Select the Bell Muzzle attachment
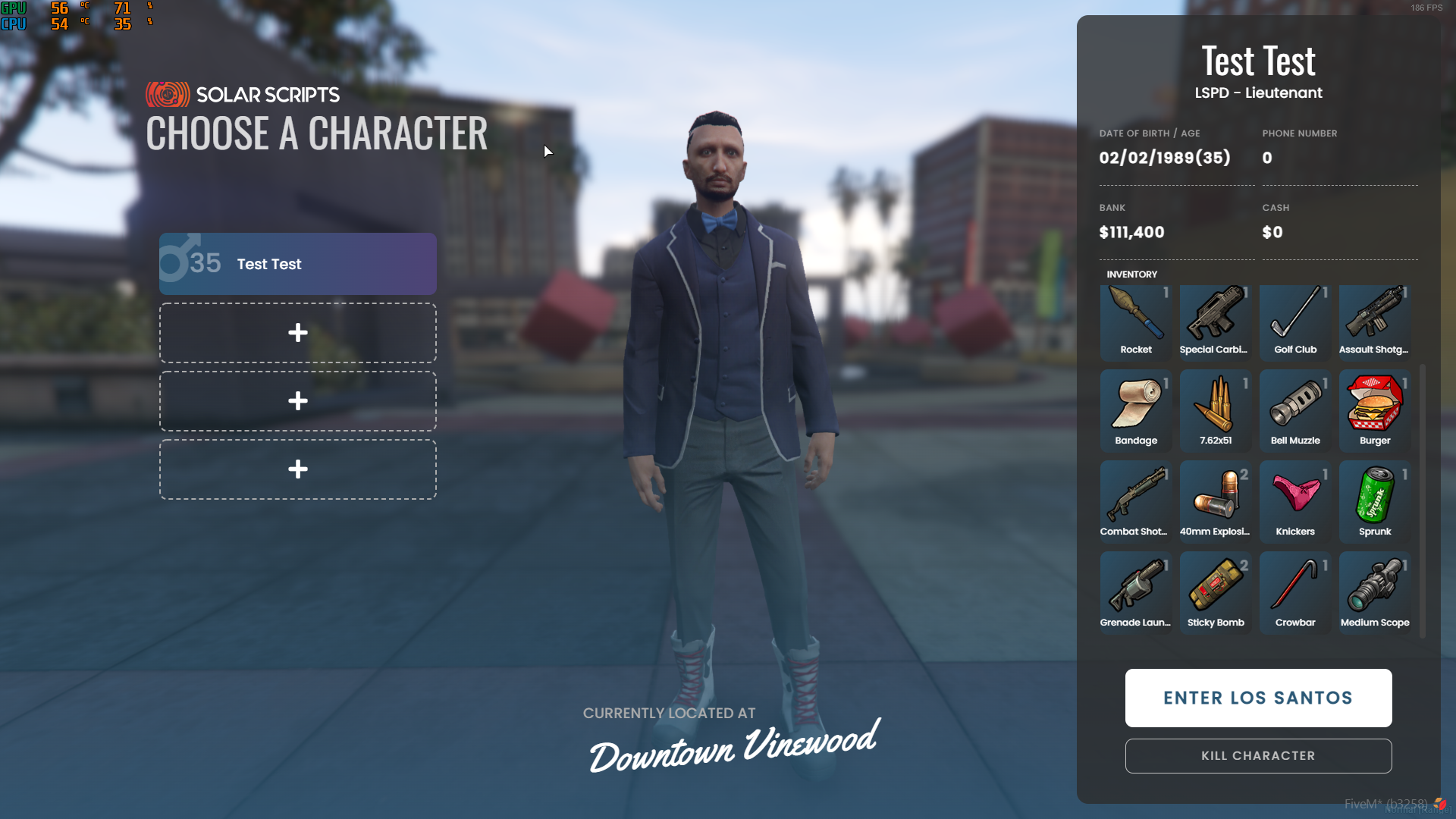Screen dimensions: 1456x819 point(1295,410)
